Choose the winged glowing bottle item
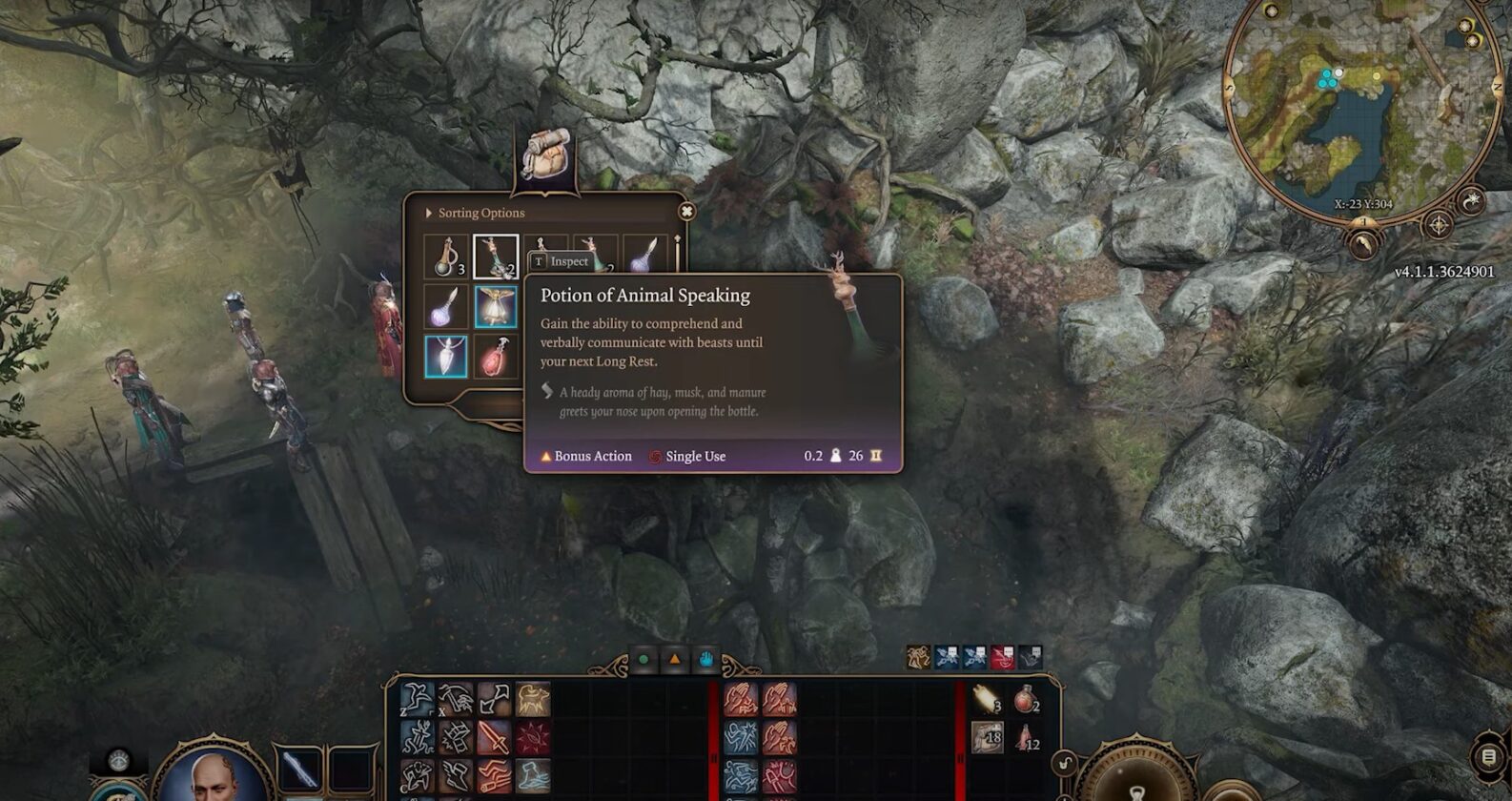This screenshot has height=801, width=1512. click(496, 307)
